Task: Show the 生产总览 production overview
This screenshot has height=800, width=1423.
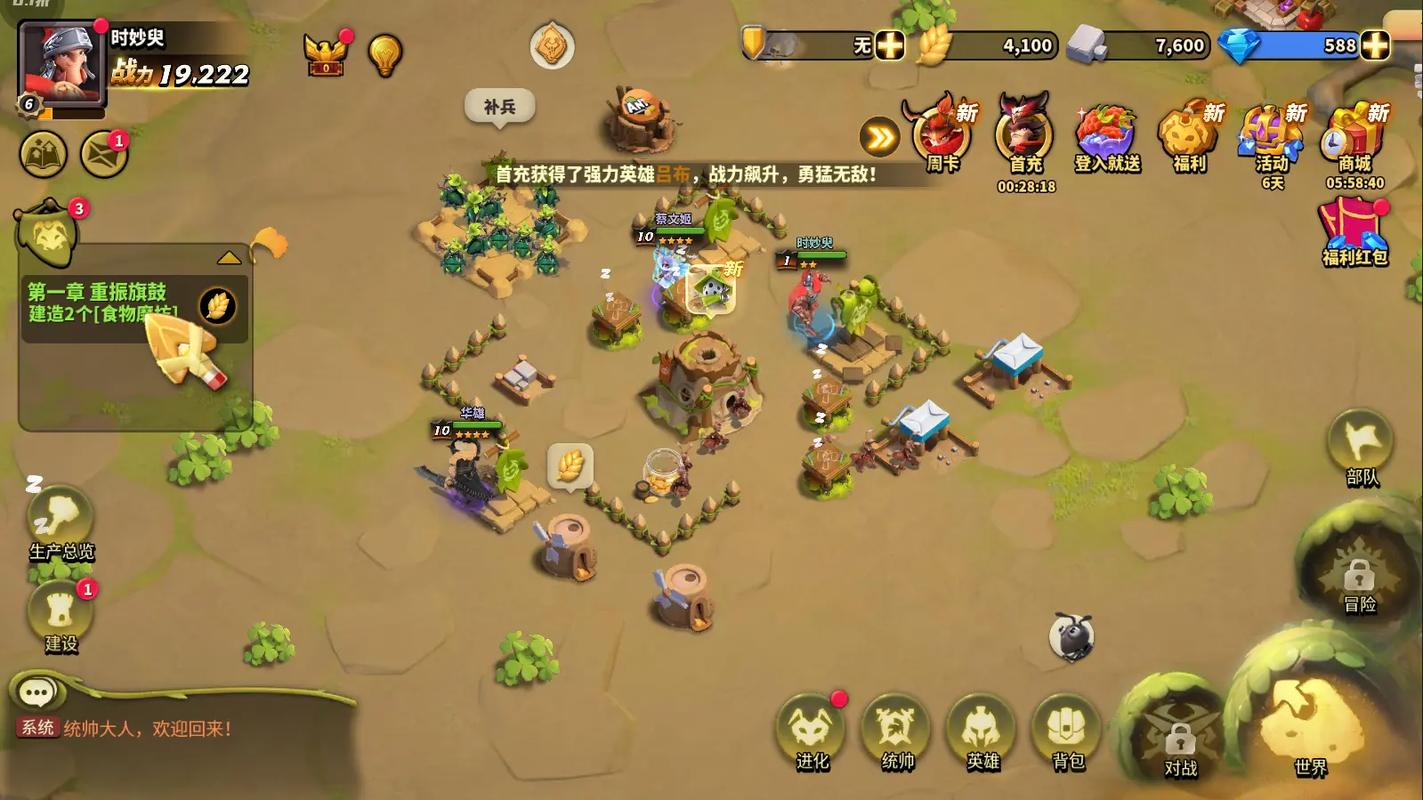Action: click(x=61, y=520)
